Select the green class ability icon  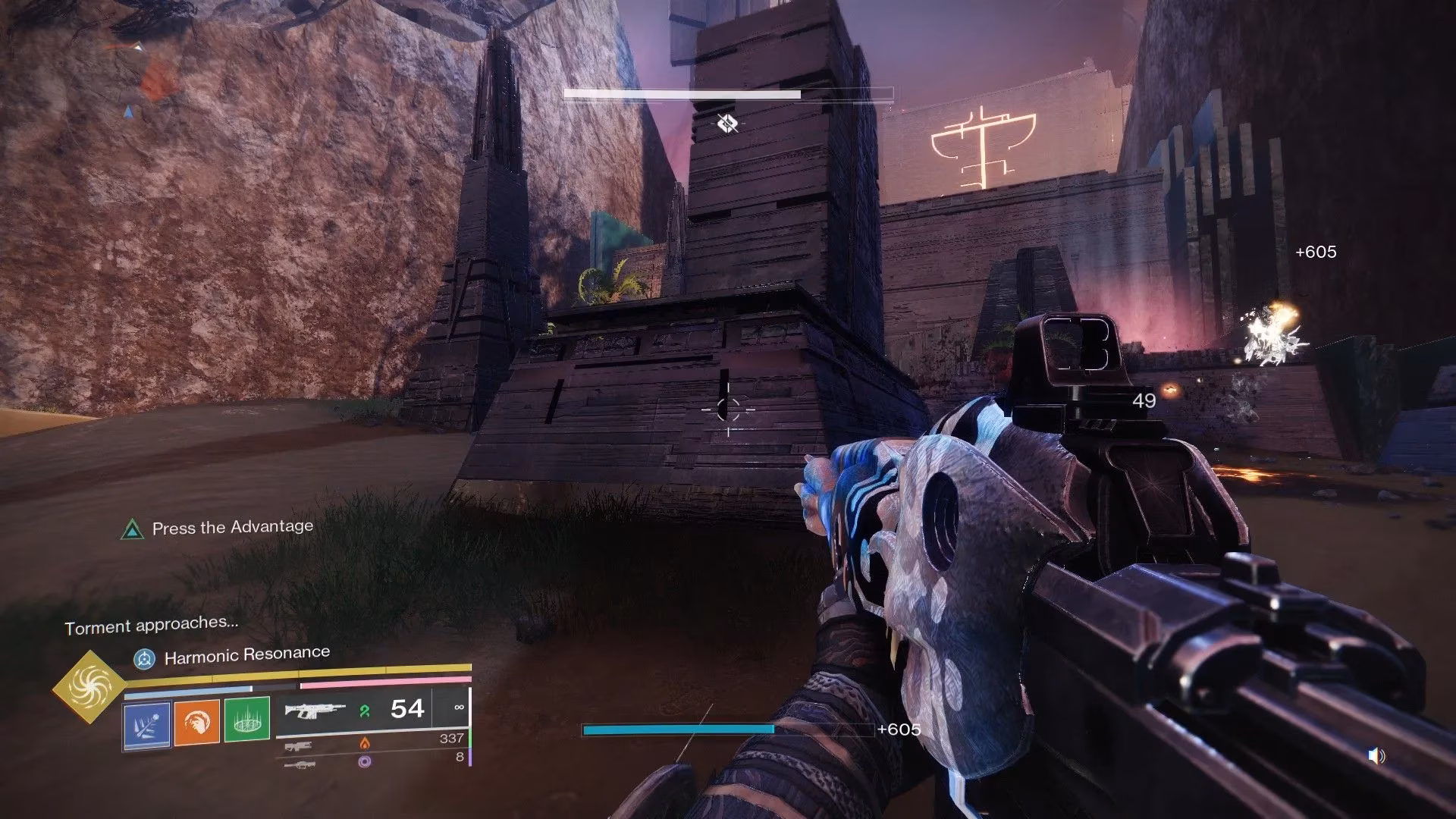click(x=246, y=720)
